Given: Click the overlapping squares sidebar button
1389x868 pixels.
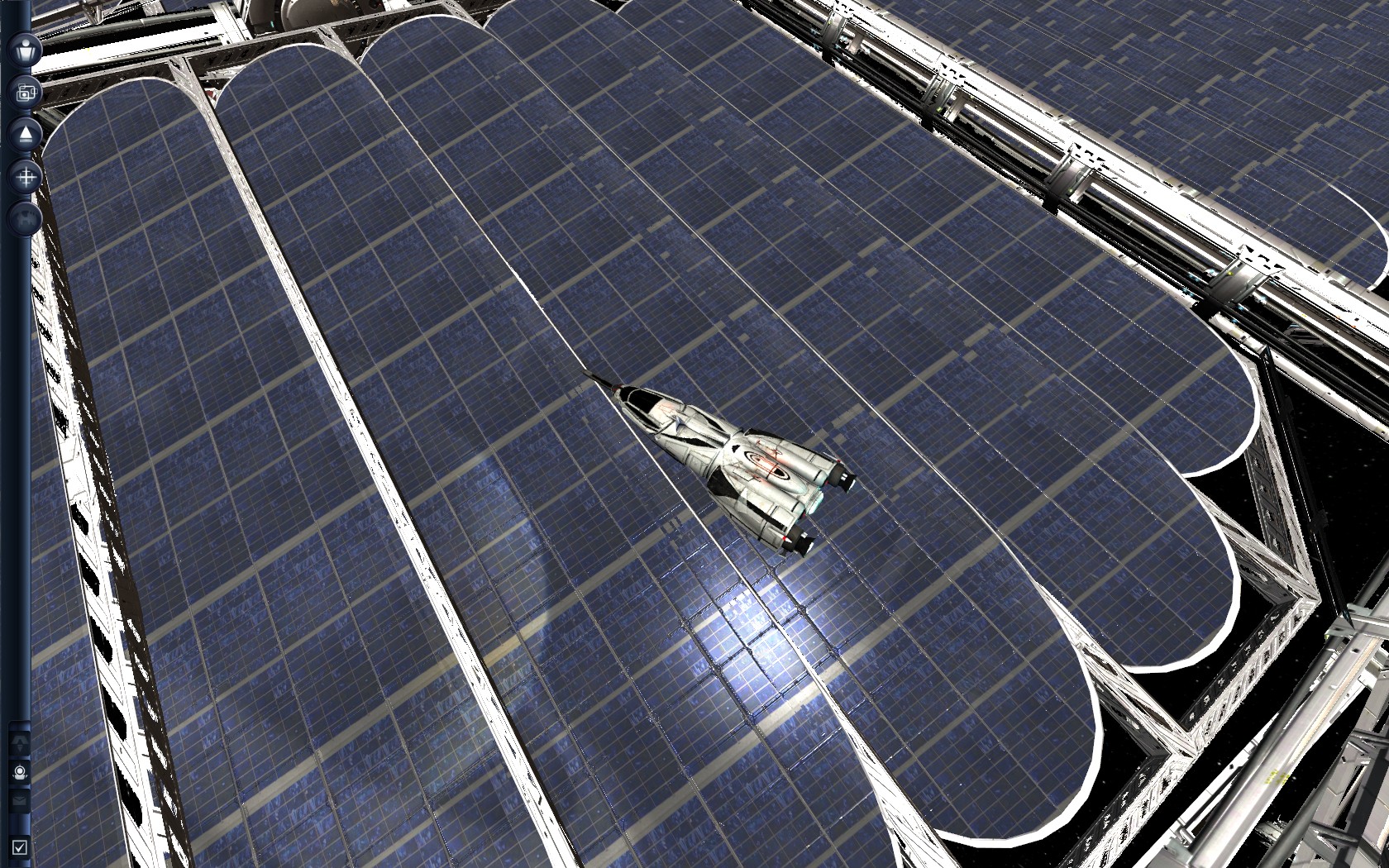Looking at the screenshot, I should point(26,92).
